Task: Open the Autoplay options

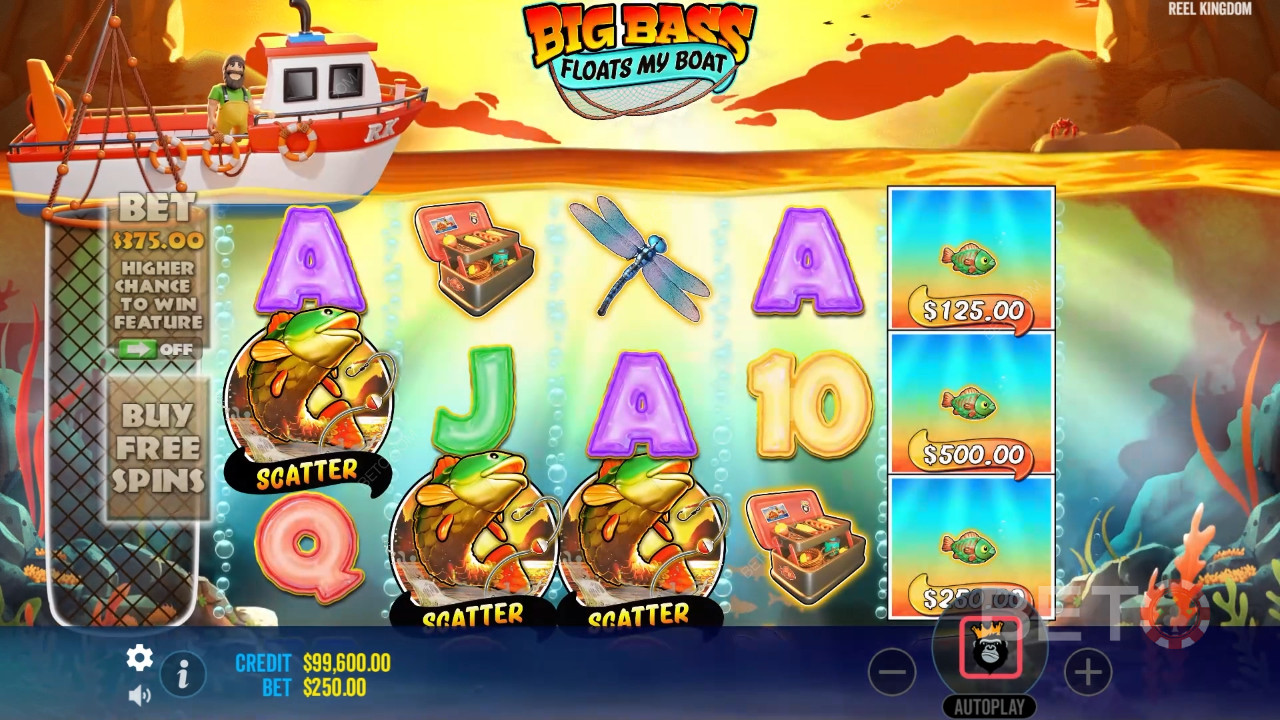Action: (989, 706)
